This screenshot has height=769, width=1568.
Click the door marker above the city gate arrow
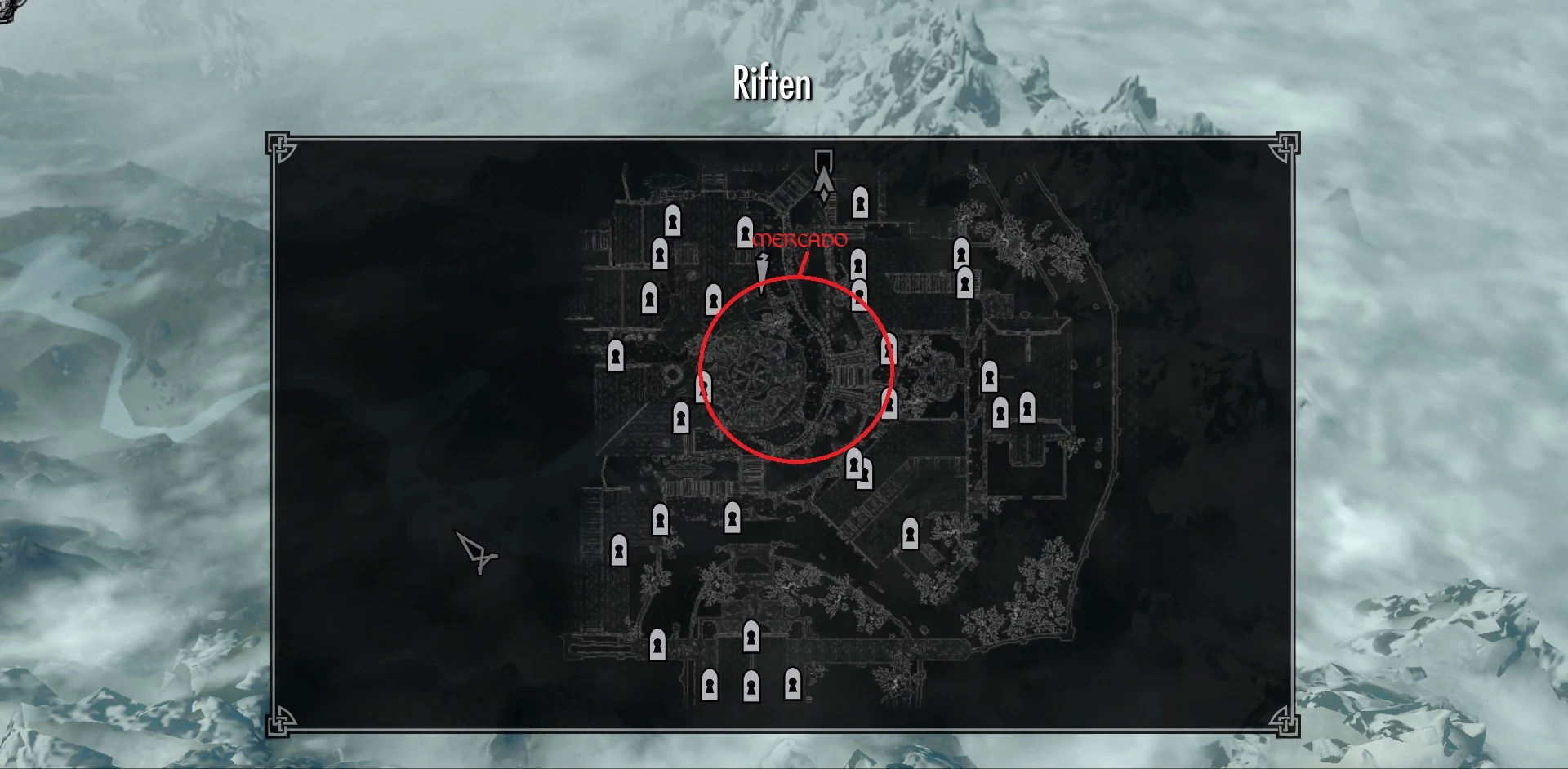[x=859, y=202]
